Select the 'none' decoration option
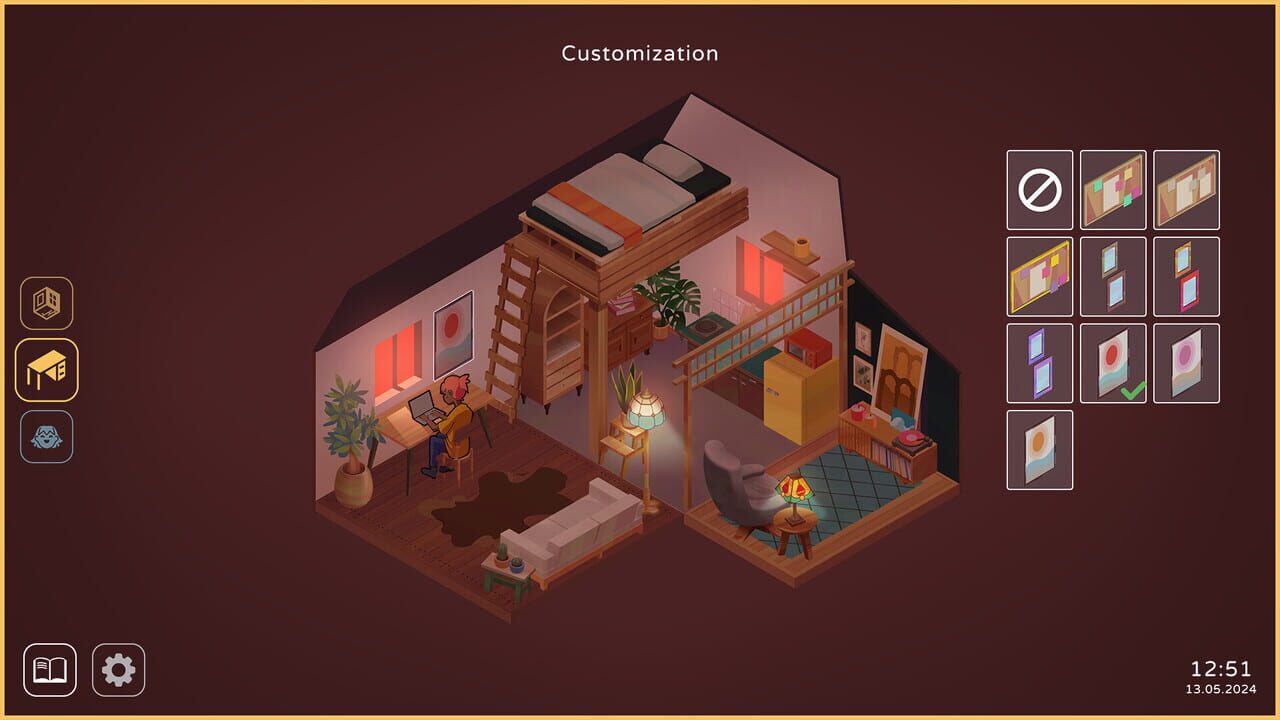Image resolution: width=1280 pixels, height=720 pixels. coord(1039,189)
